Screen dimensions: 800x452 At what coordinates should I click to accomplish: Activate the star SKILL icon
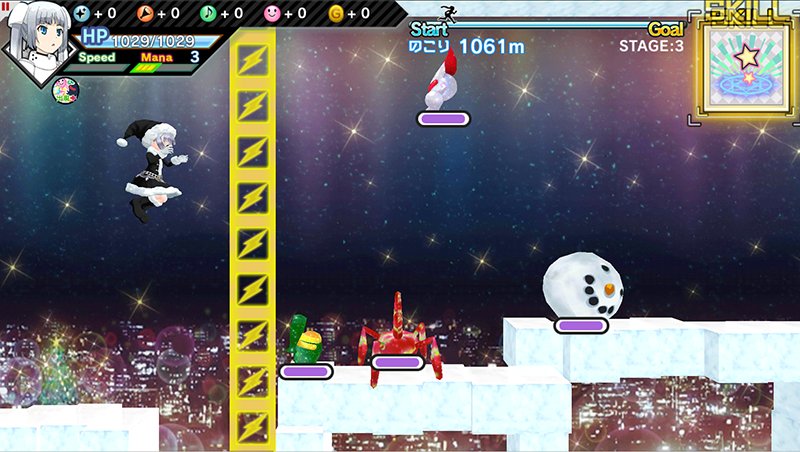coord(746,70)
